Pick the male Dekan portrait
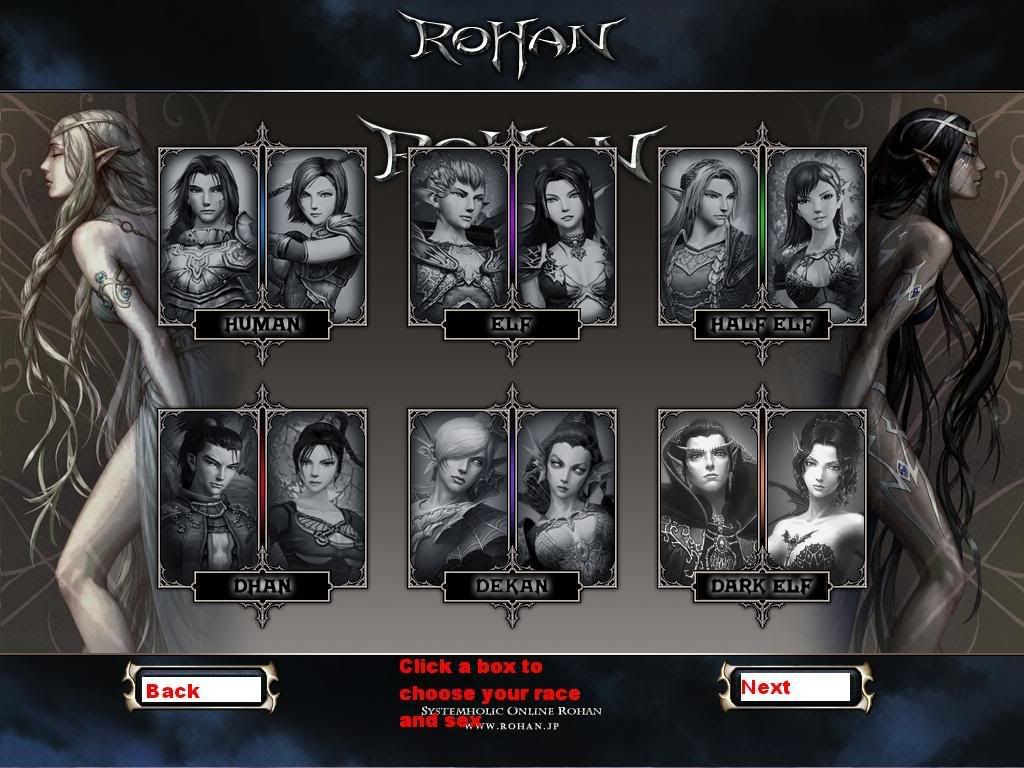 click(459, 492)
